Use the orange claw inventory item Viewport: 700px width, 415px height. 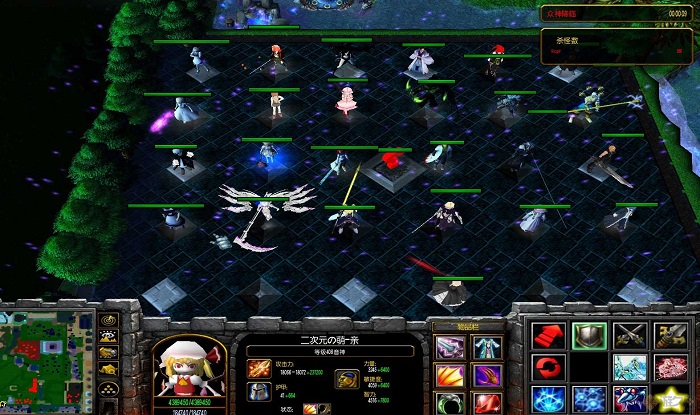point(449,376)
